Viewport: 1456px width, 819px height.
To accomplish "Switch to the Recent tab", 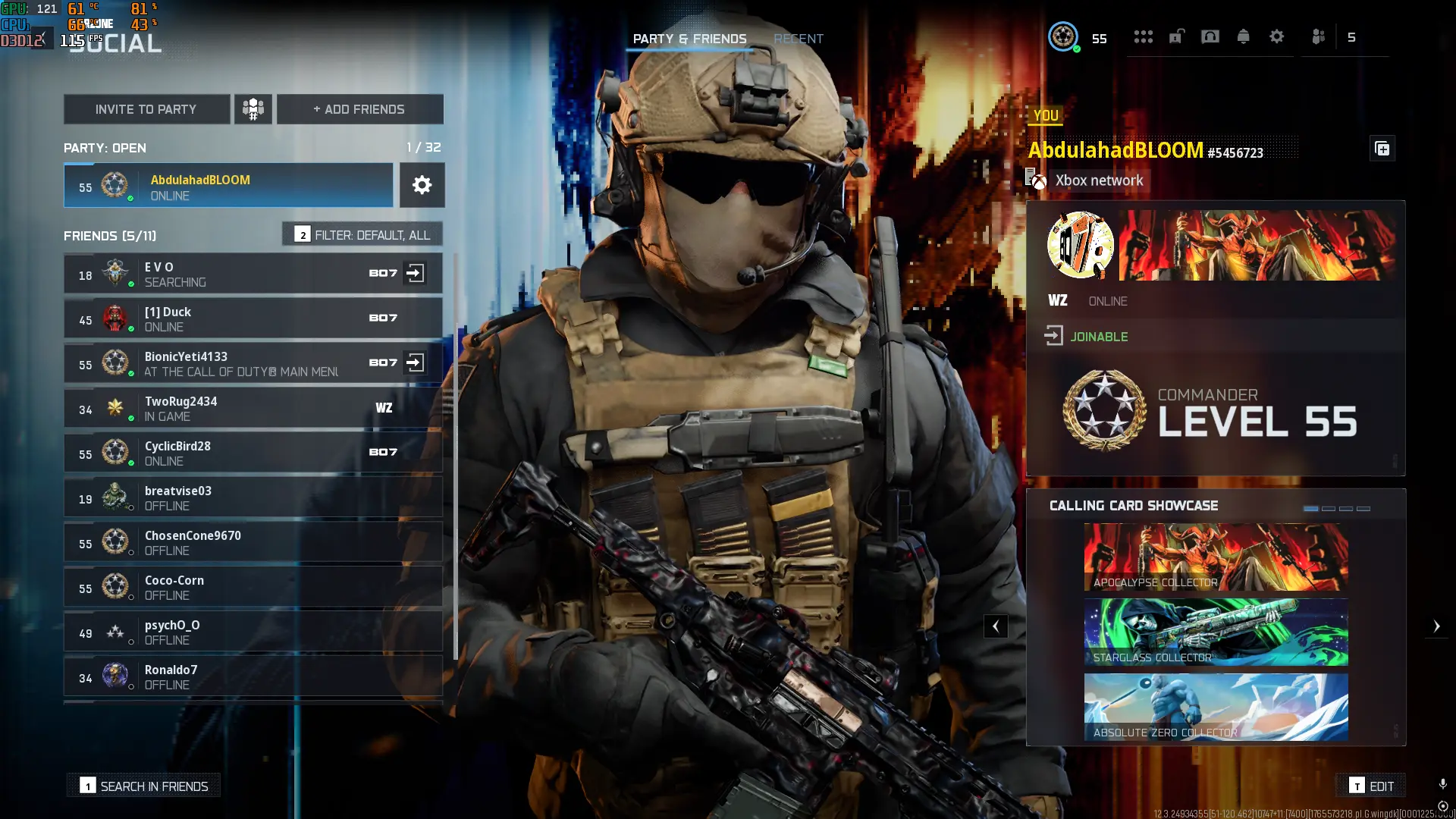I will coord(799,39).
